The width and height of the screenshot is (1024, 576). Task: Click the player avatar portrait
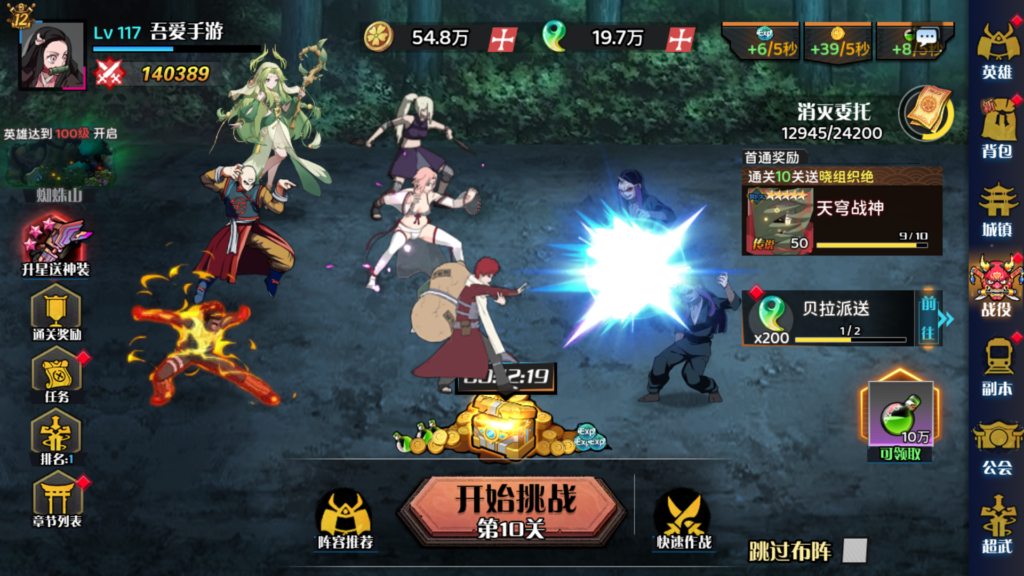click(52, 56)
